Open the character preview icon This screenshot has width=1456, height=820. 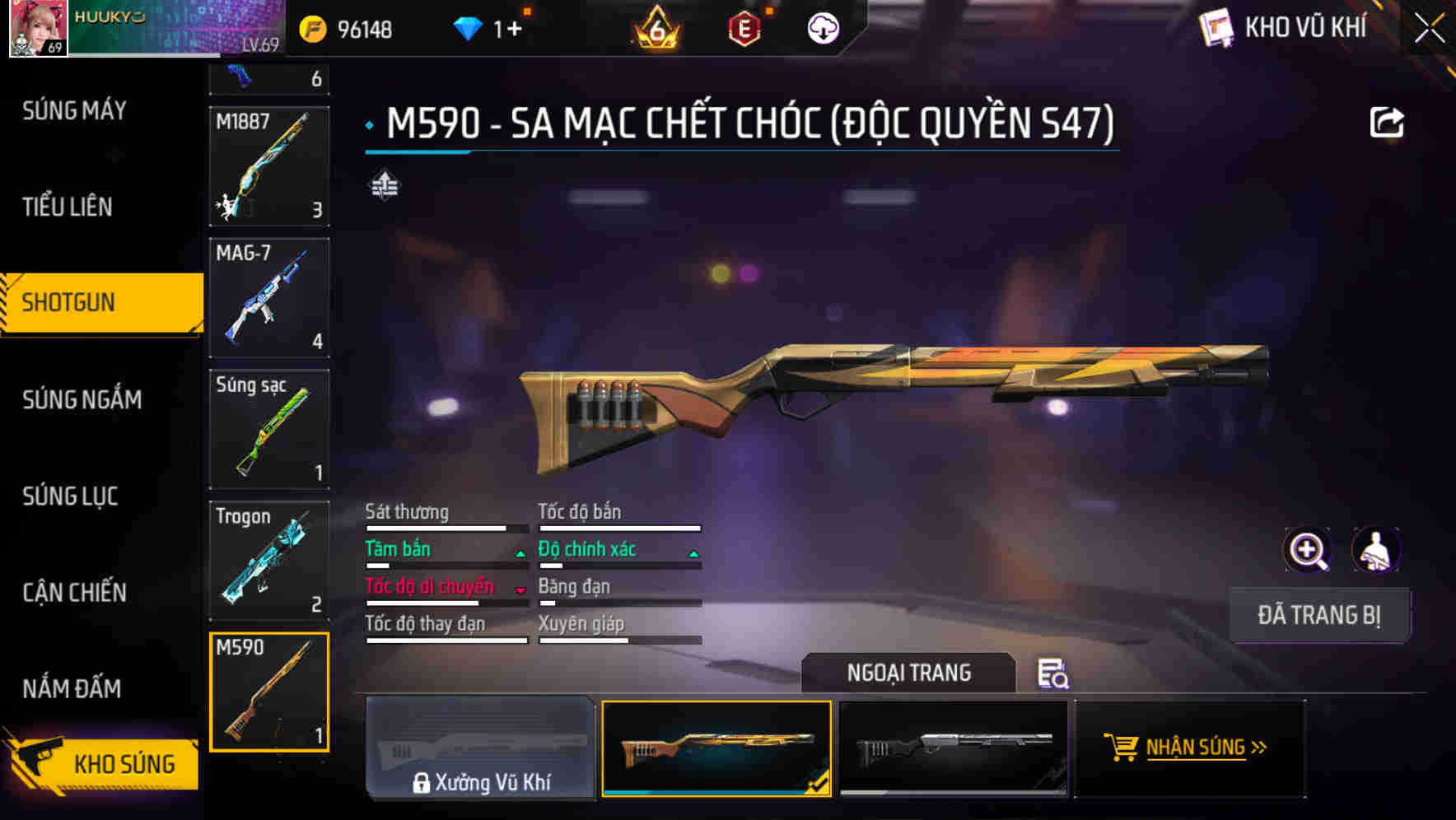click(x=1374, y=549)
